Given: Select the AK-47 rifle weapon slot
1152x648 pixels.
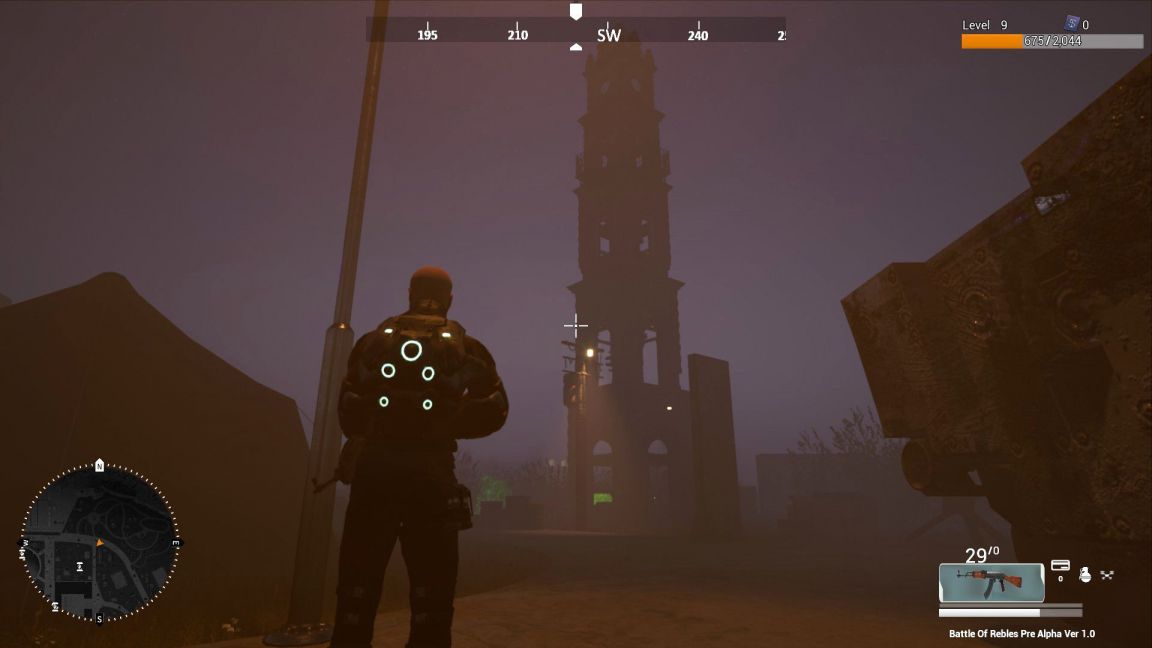Looking at the screenshot, I should click(x=991, y=582).
